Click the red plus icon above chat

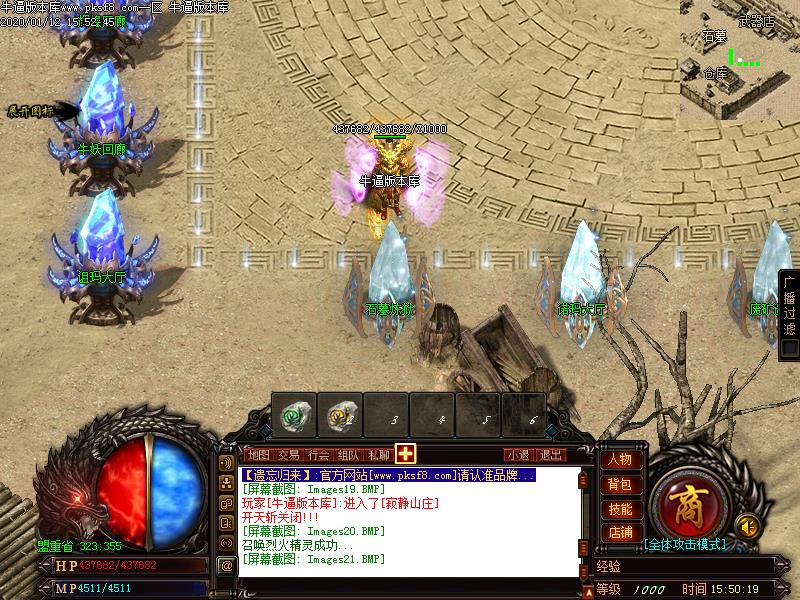[405, 453]
